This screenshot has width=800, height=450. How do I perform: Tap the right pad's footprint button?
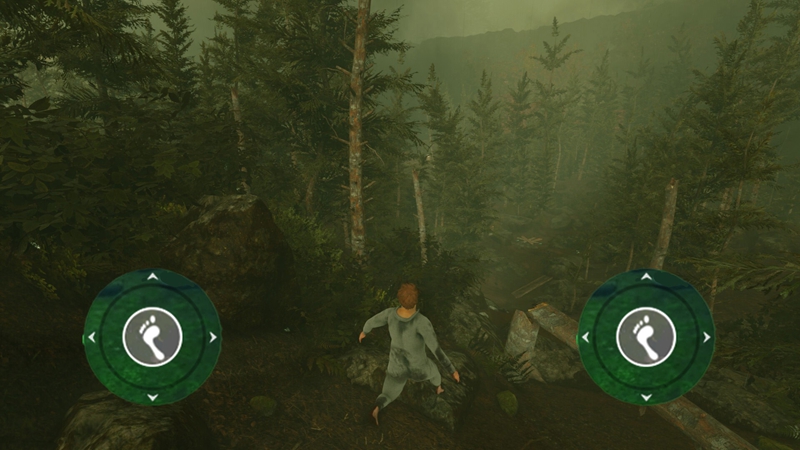click(646, 336)
